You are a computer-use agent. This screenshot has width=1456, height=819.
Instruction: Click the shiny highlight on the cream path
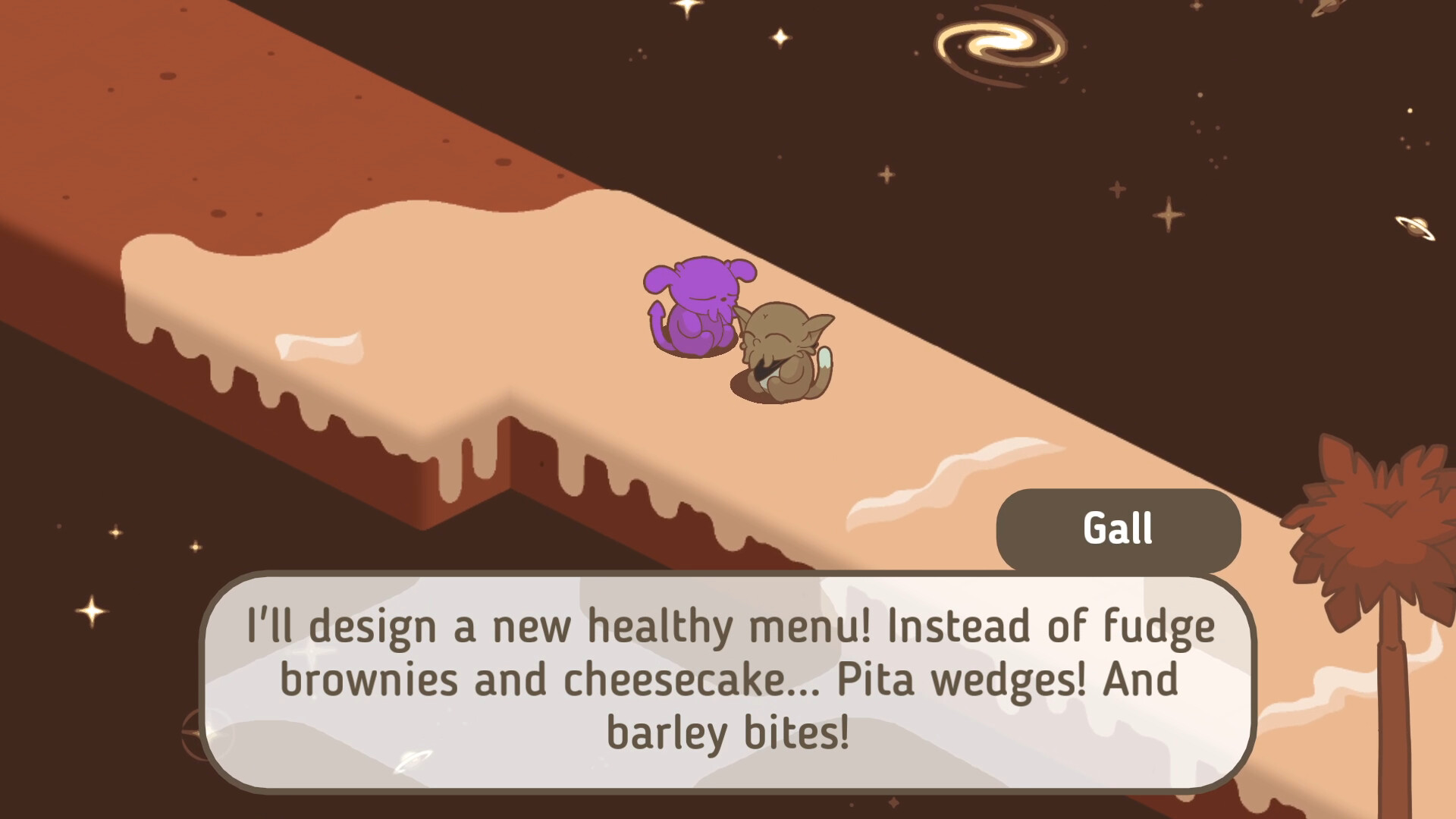[318, 349]
